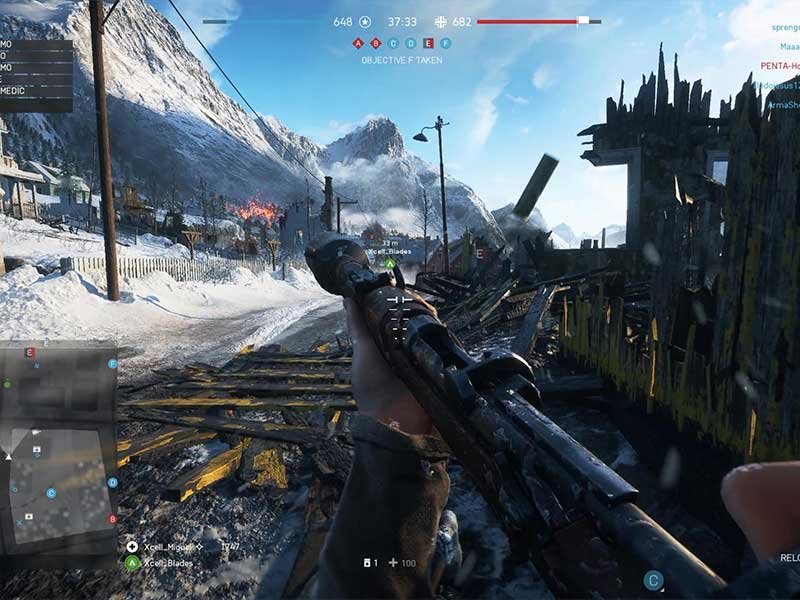Click the German team emblem beside the 682 score
Image resolution: width=800 pixels, height=600 pixels.
point(441,21)
